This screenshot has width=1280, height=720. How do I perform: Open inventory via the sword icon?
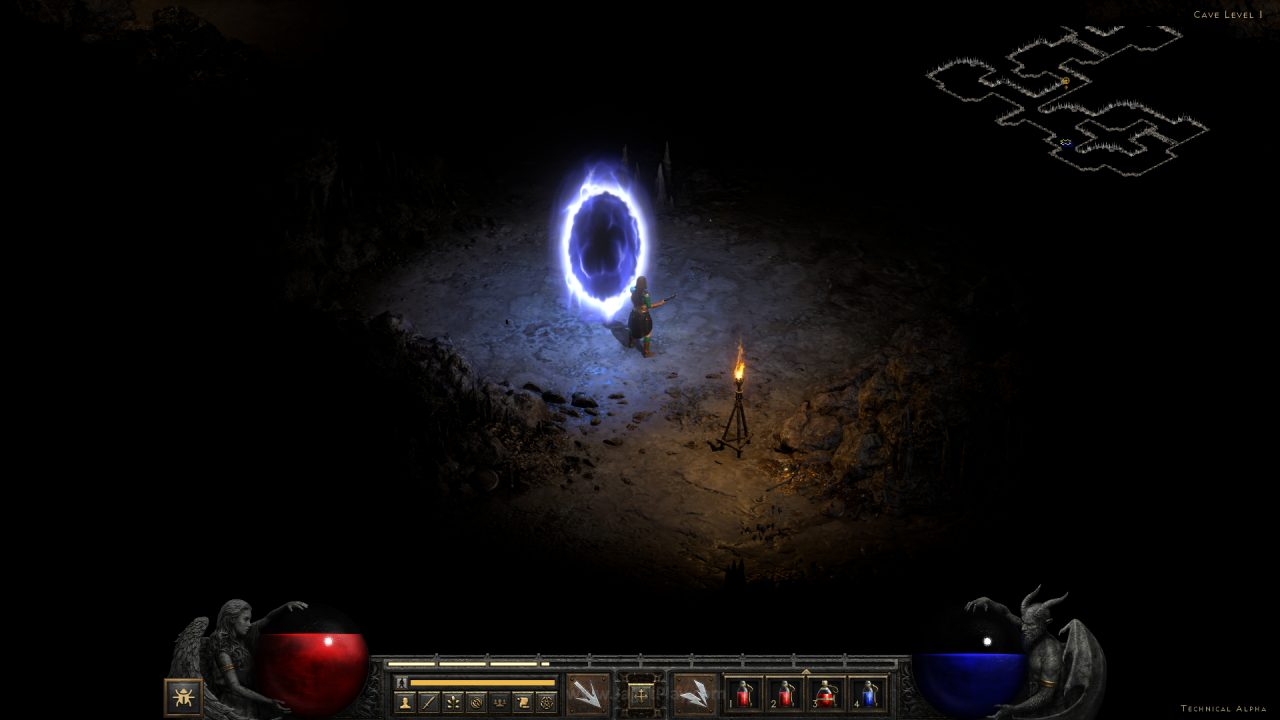point(429,702)
